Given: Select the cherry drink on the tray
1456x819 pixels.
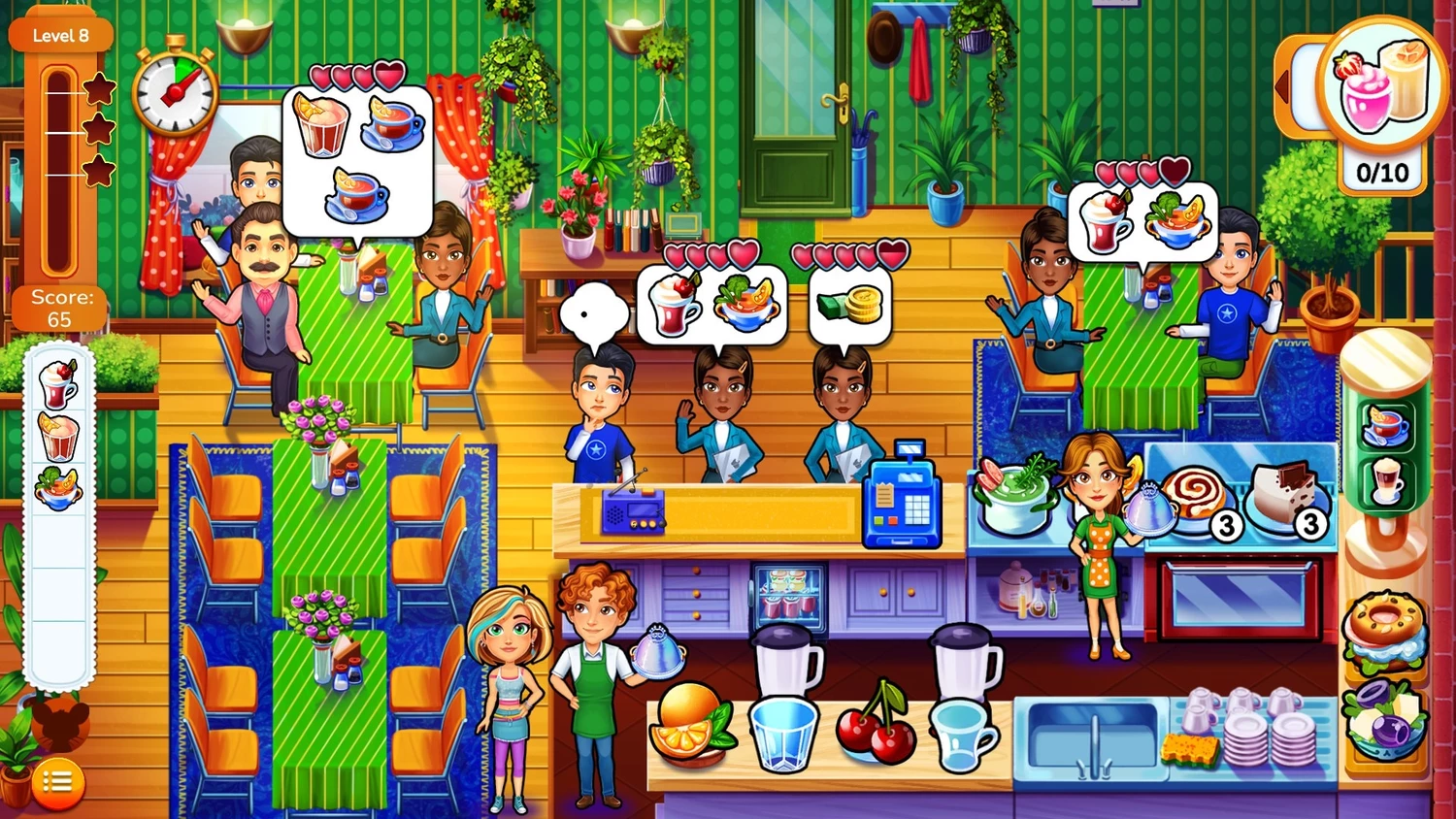Looking at the screenshot, I should (x=58, y=384).
